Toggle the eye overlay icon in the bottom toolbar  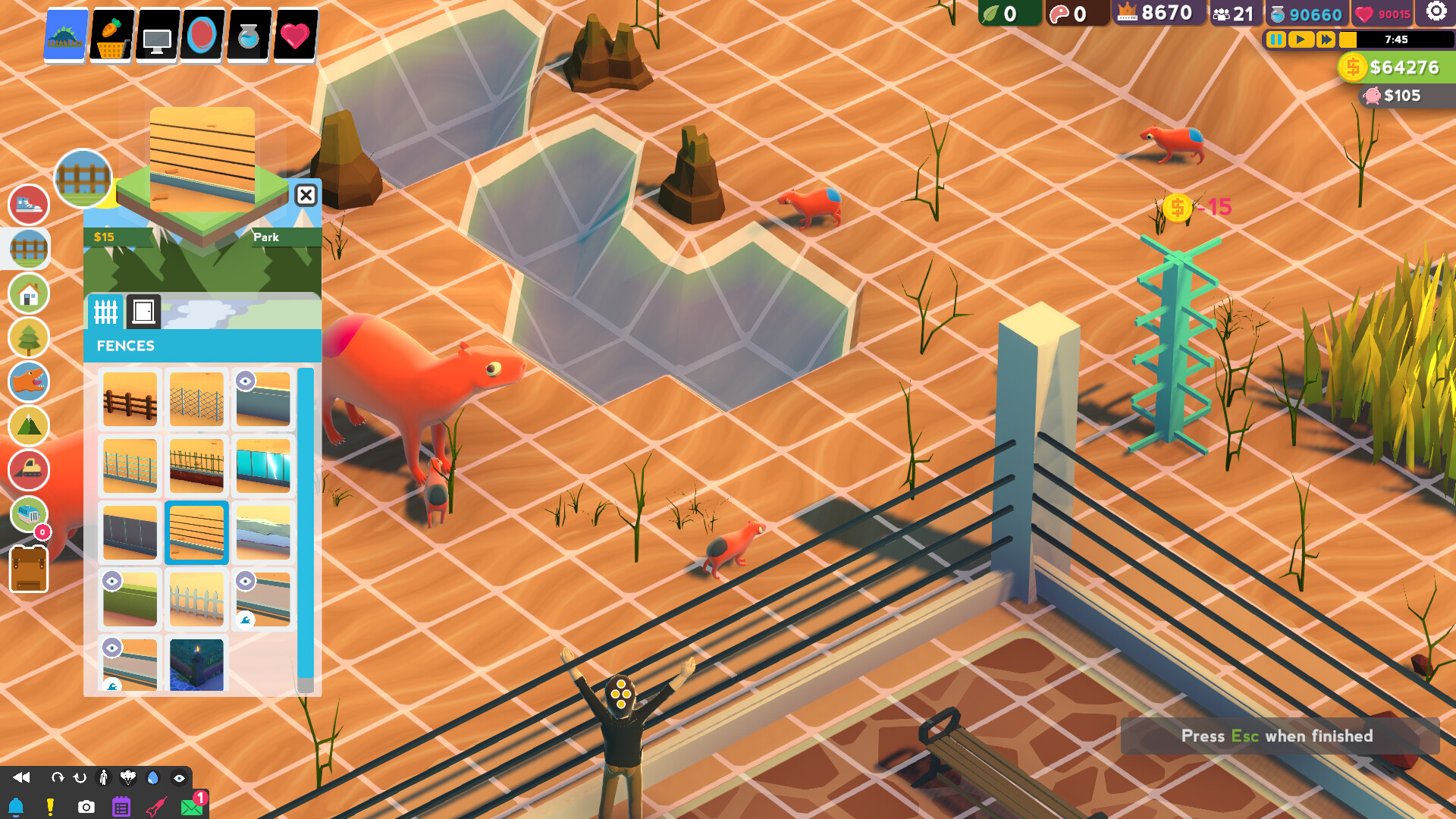[179, 777]
